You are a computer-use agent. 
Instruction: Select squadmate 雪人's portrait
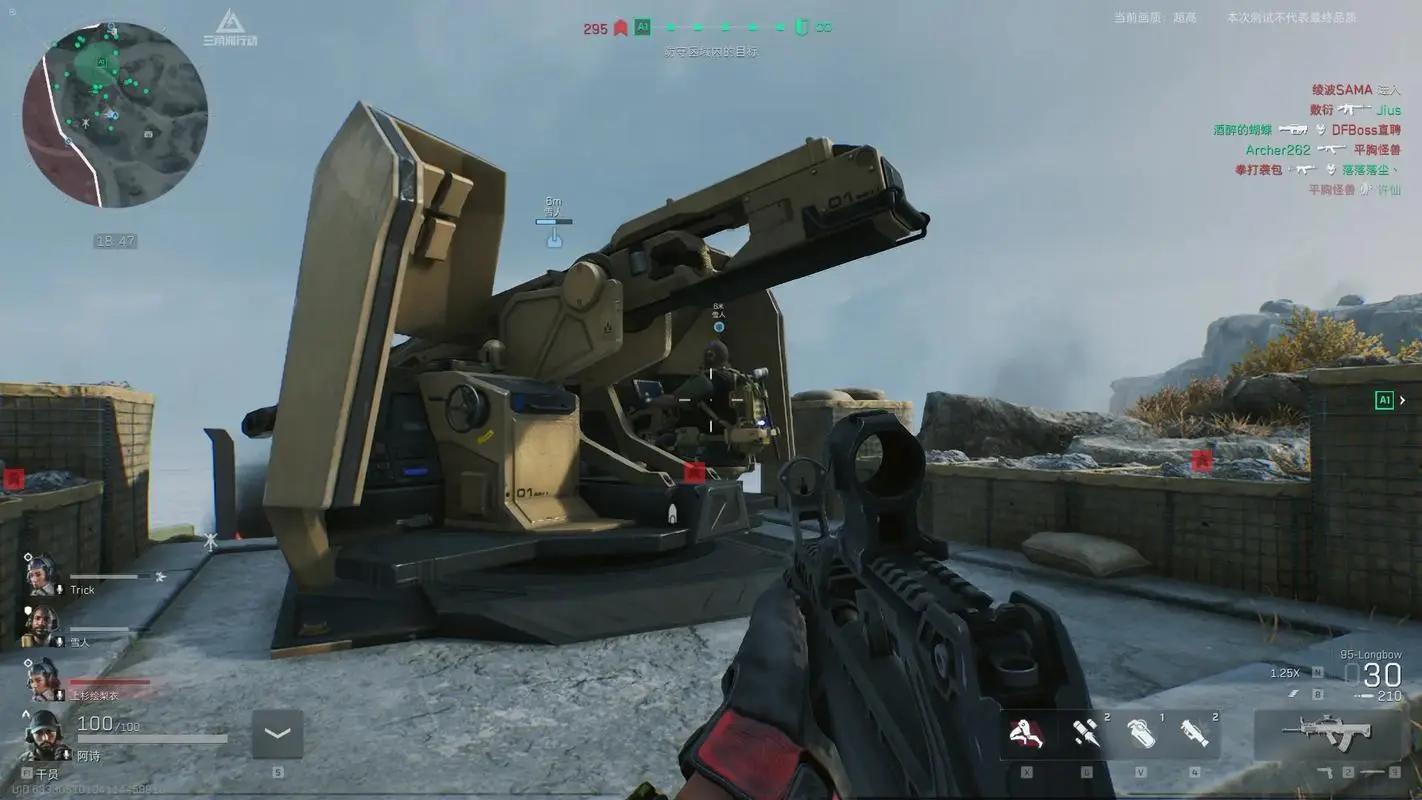tap(42, 626)
